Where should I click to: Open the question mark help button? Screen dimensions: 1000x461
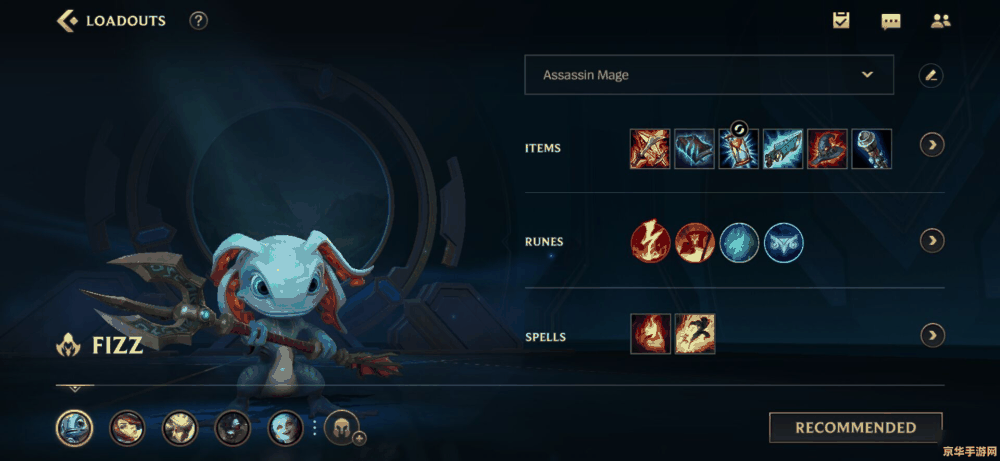coord(199,20)
